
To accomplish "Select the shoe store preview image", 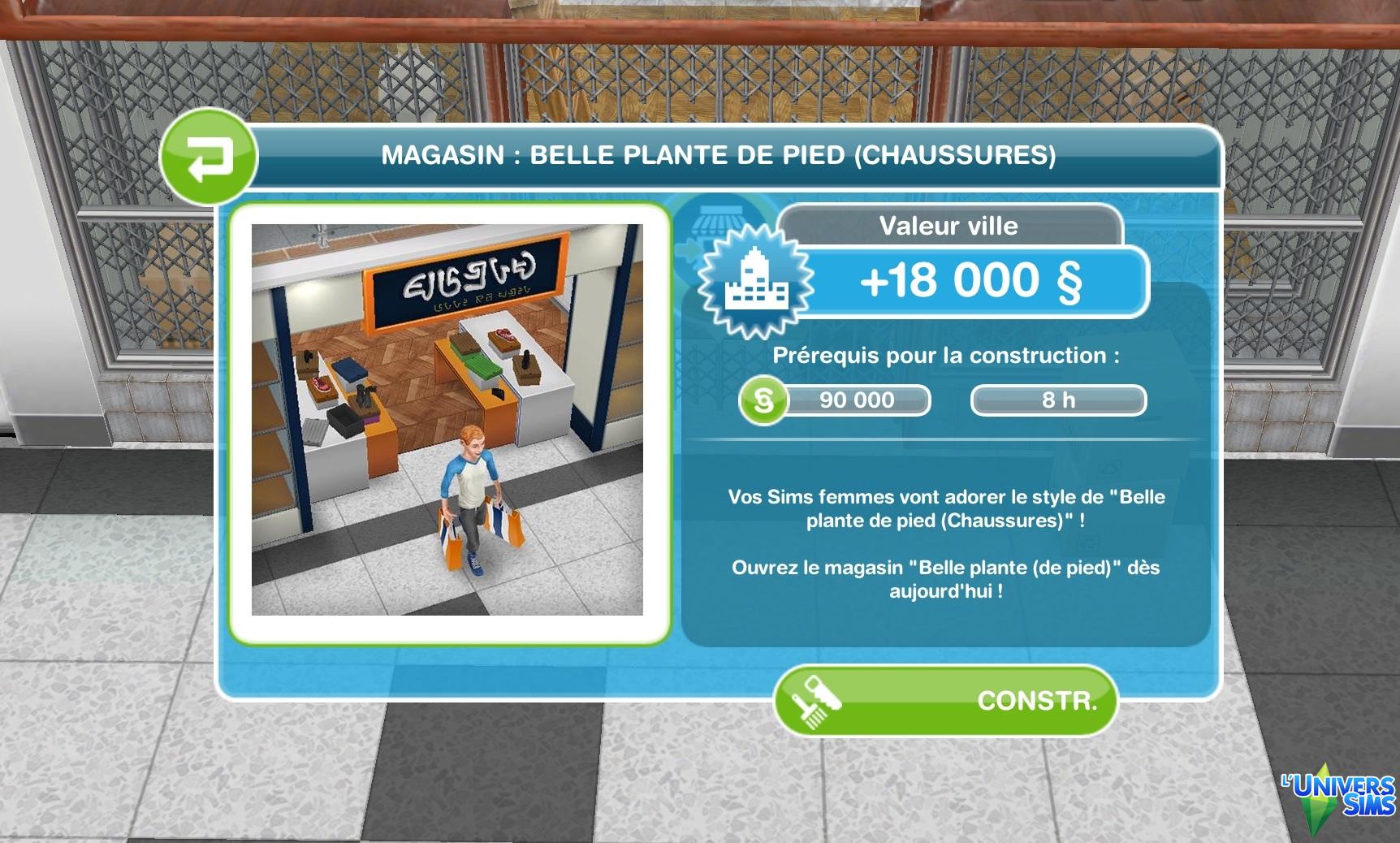I will coord(447,420).
